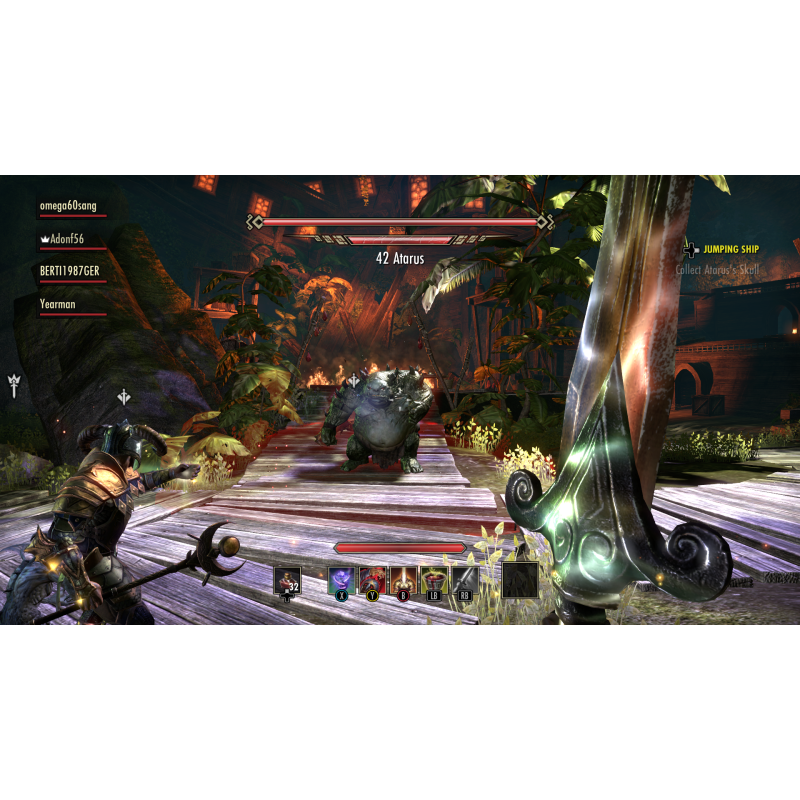The image size is (800, 800).
Task: Use the red shield warrior ability
Action: tap(373, 579)
